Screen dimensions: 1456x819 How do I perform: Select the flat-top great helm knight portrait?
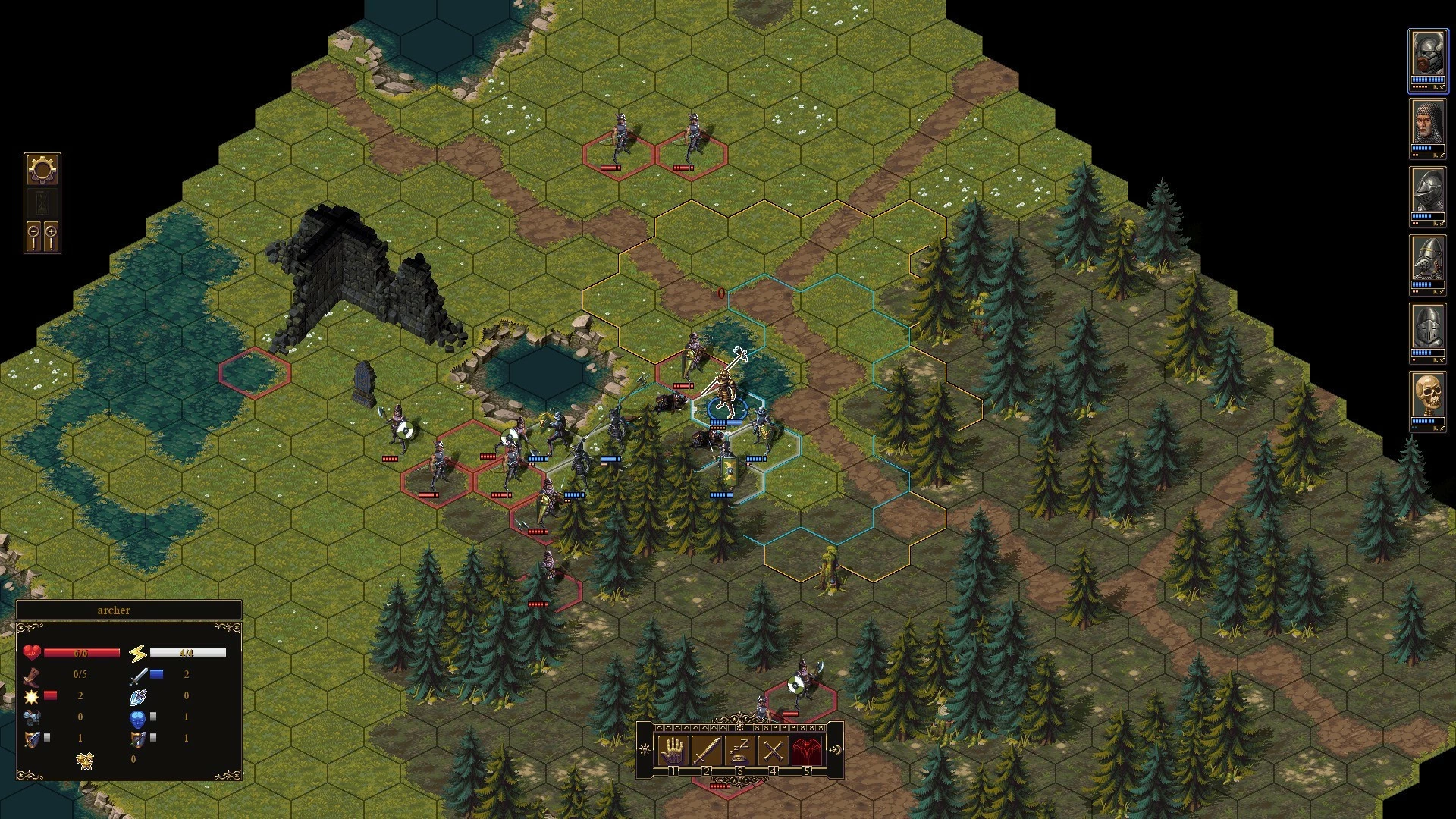pyautogui.click(x=1427, y=328)
